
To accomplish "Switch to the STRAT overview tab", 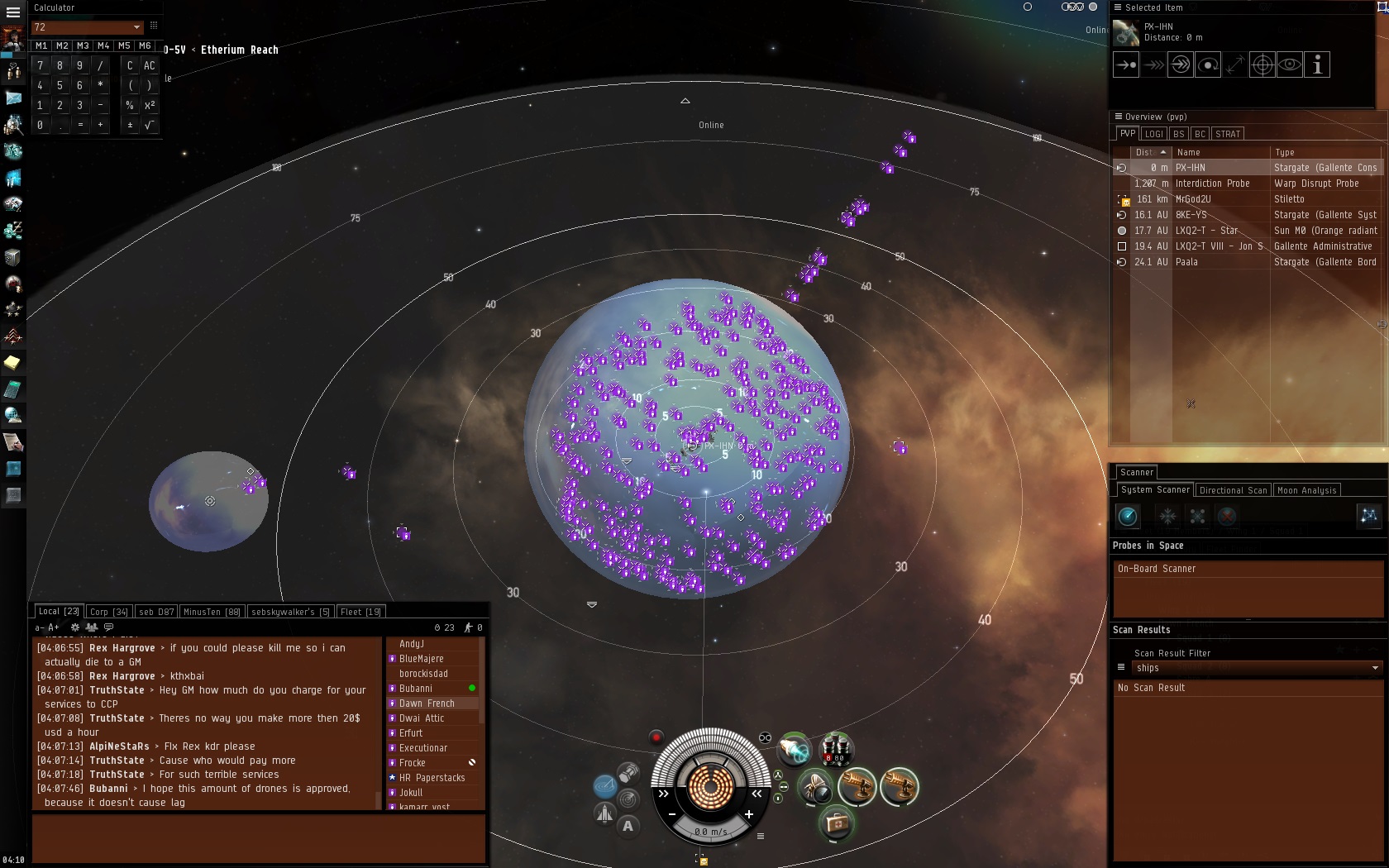I will point(1228,134).
